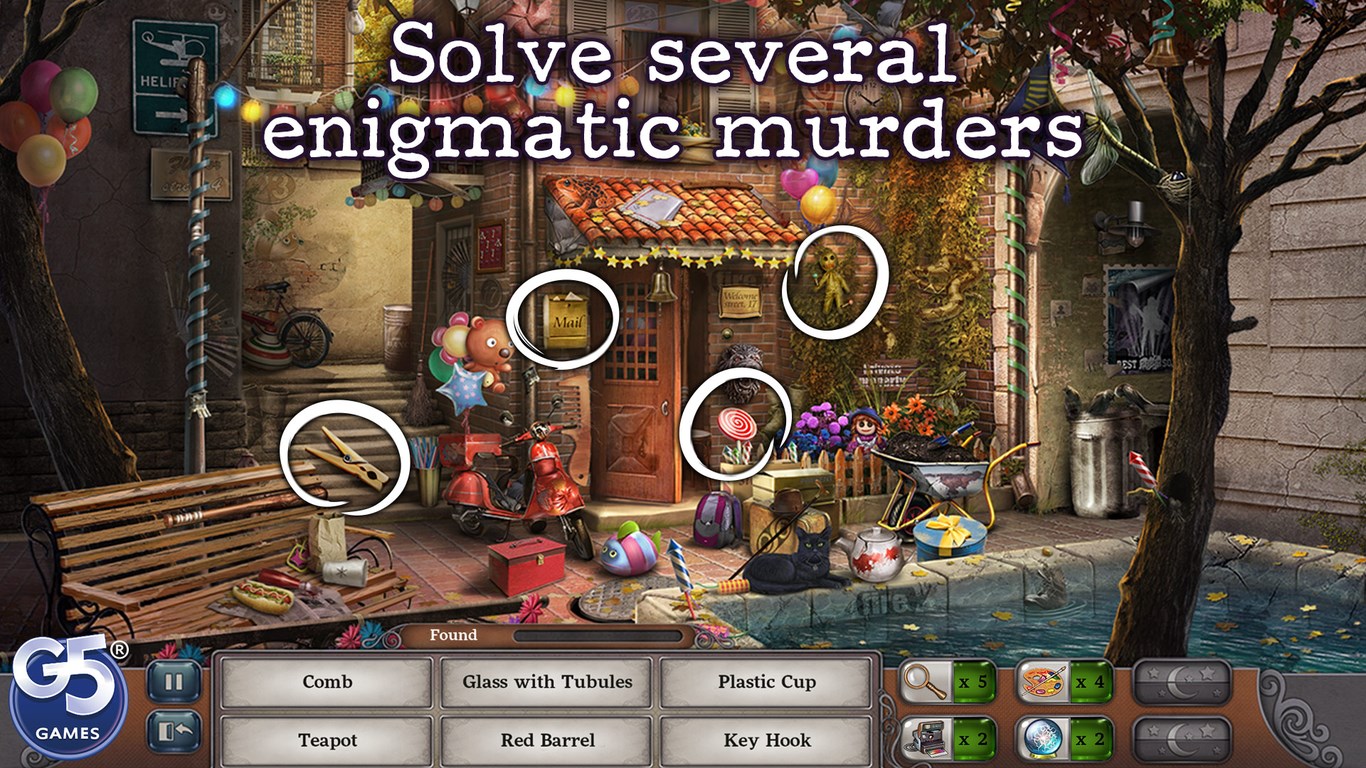Select the lower locked moon hint slot
Screen dimensions: 1366x768
pyautogui.click(x=1185, y=740)
